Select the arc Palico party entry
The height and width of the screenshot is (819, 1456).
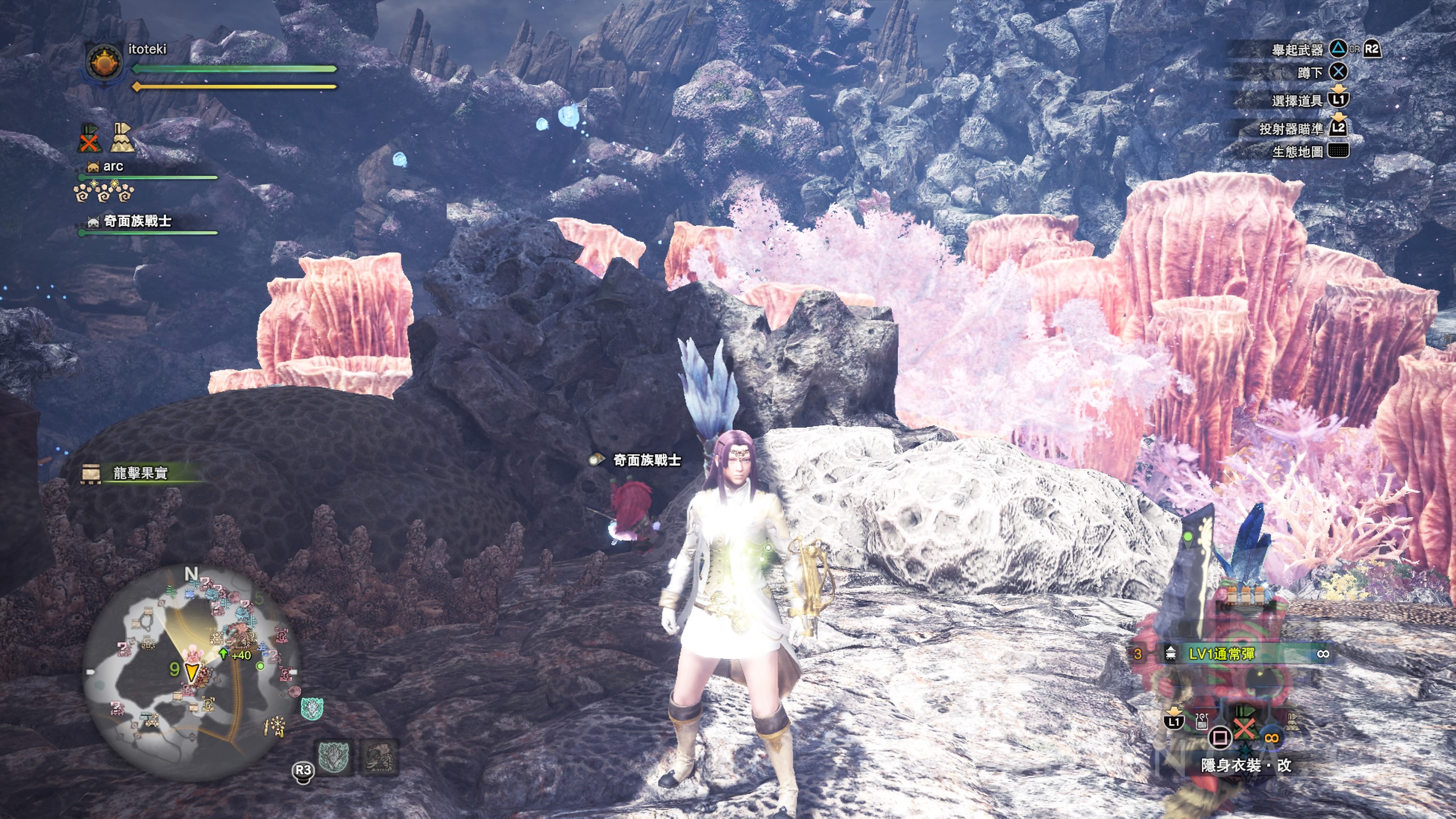point(113,167)
